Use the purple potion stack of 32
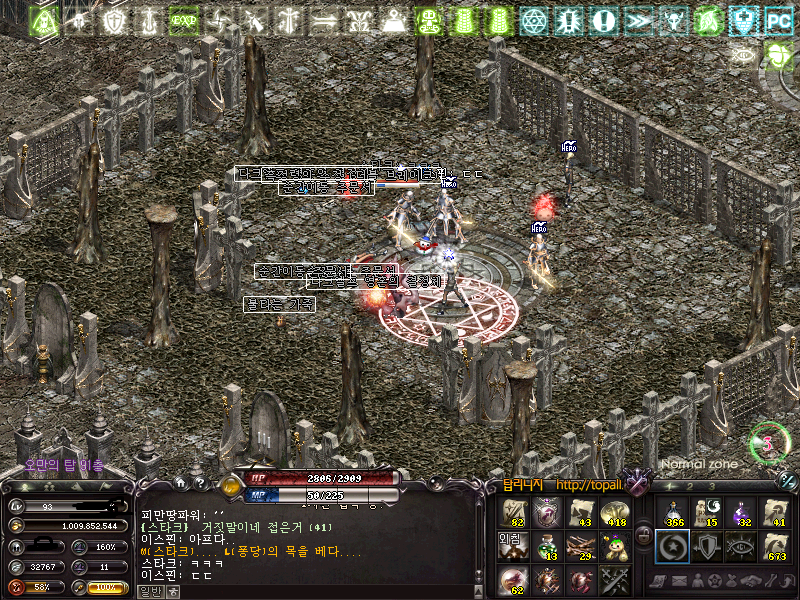800x600 pixels. tap(740, 513)
